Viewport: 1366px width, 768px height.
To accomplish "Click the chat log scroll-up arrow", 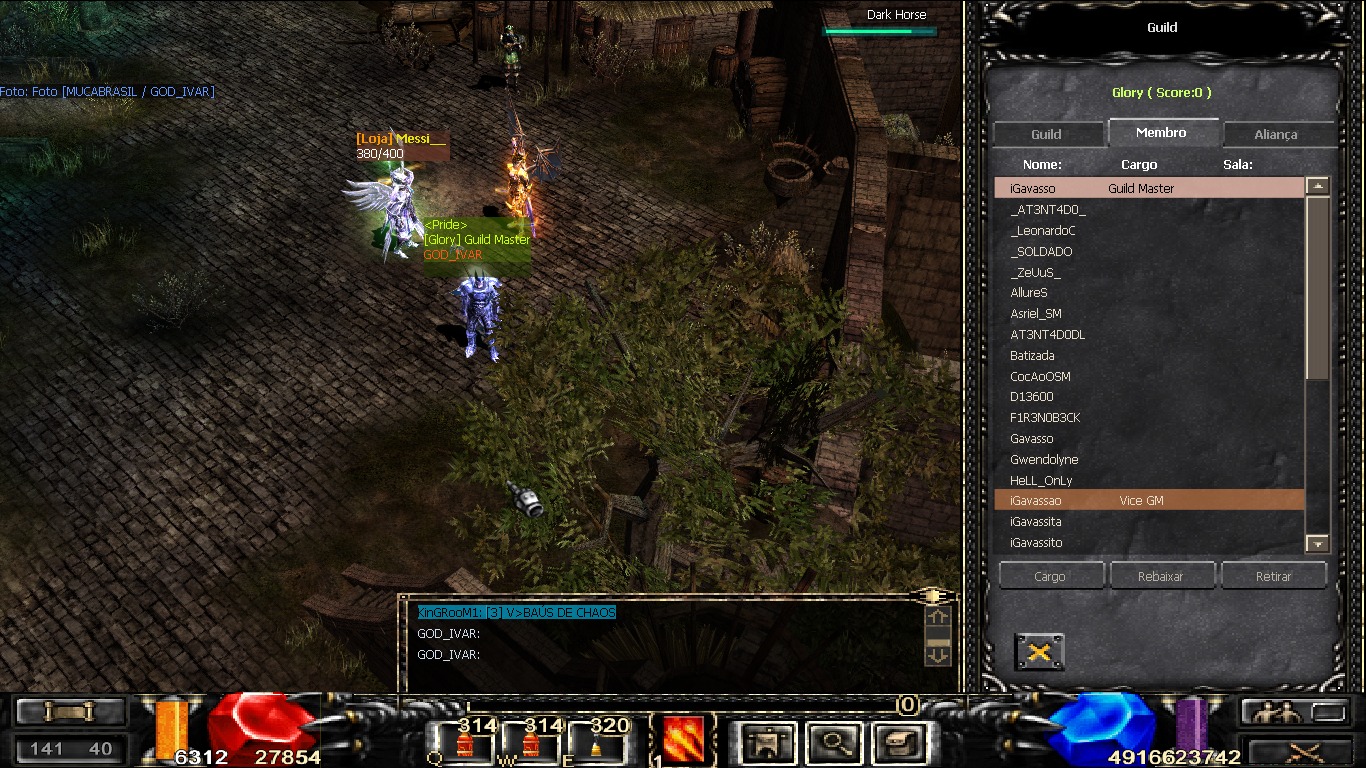I will click(x=938, y=617).
